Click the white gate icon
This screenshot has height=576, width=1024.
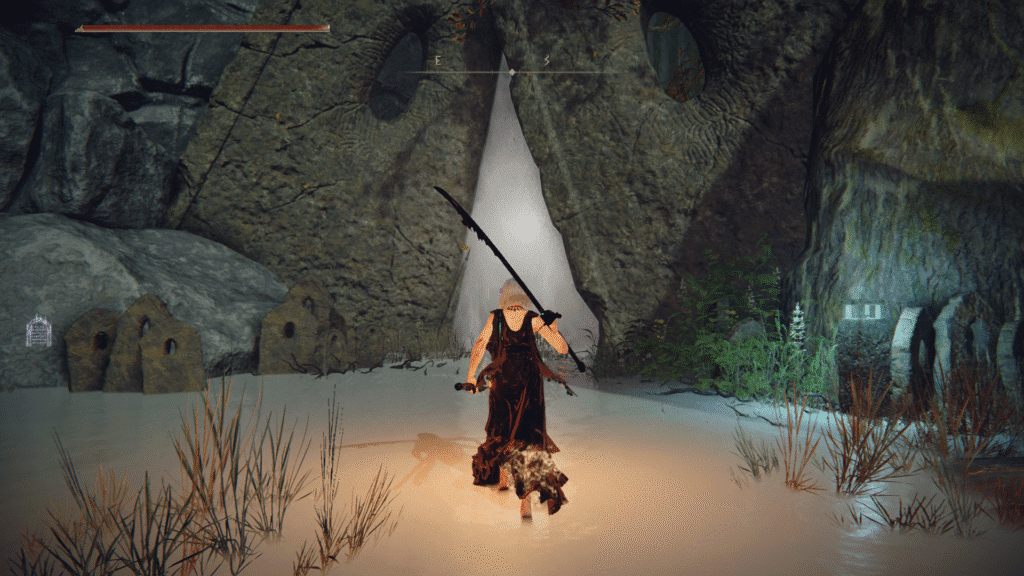(x=38, y=331)
